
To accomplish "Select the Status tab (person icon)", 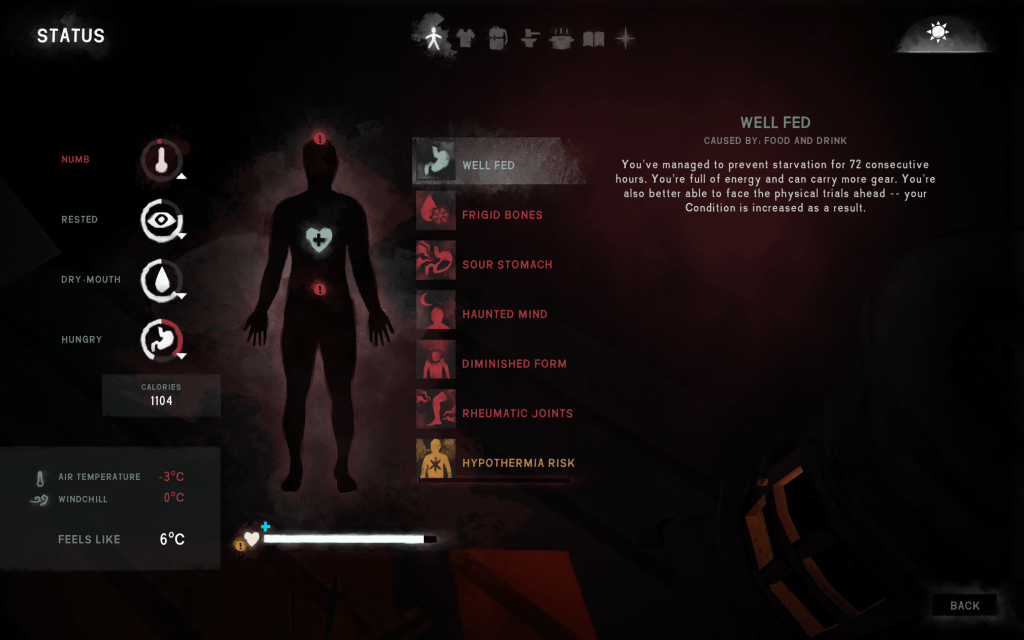I will 433,38.
